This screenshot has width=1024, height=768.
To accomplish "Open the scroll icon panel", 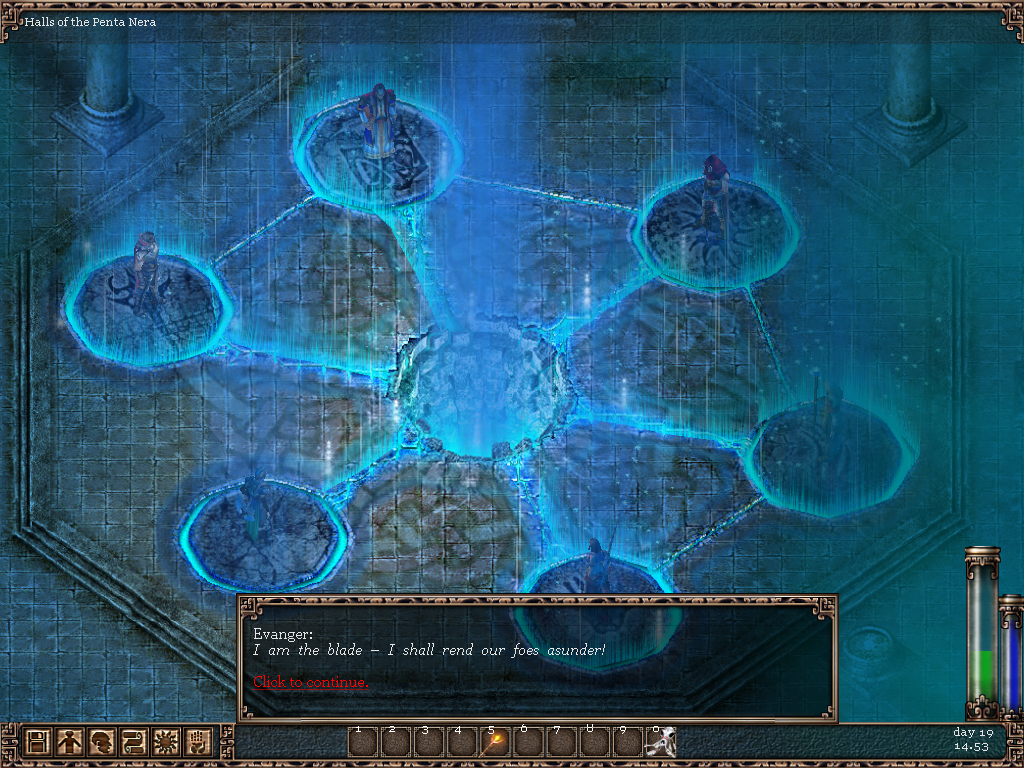I will [134, 743].
